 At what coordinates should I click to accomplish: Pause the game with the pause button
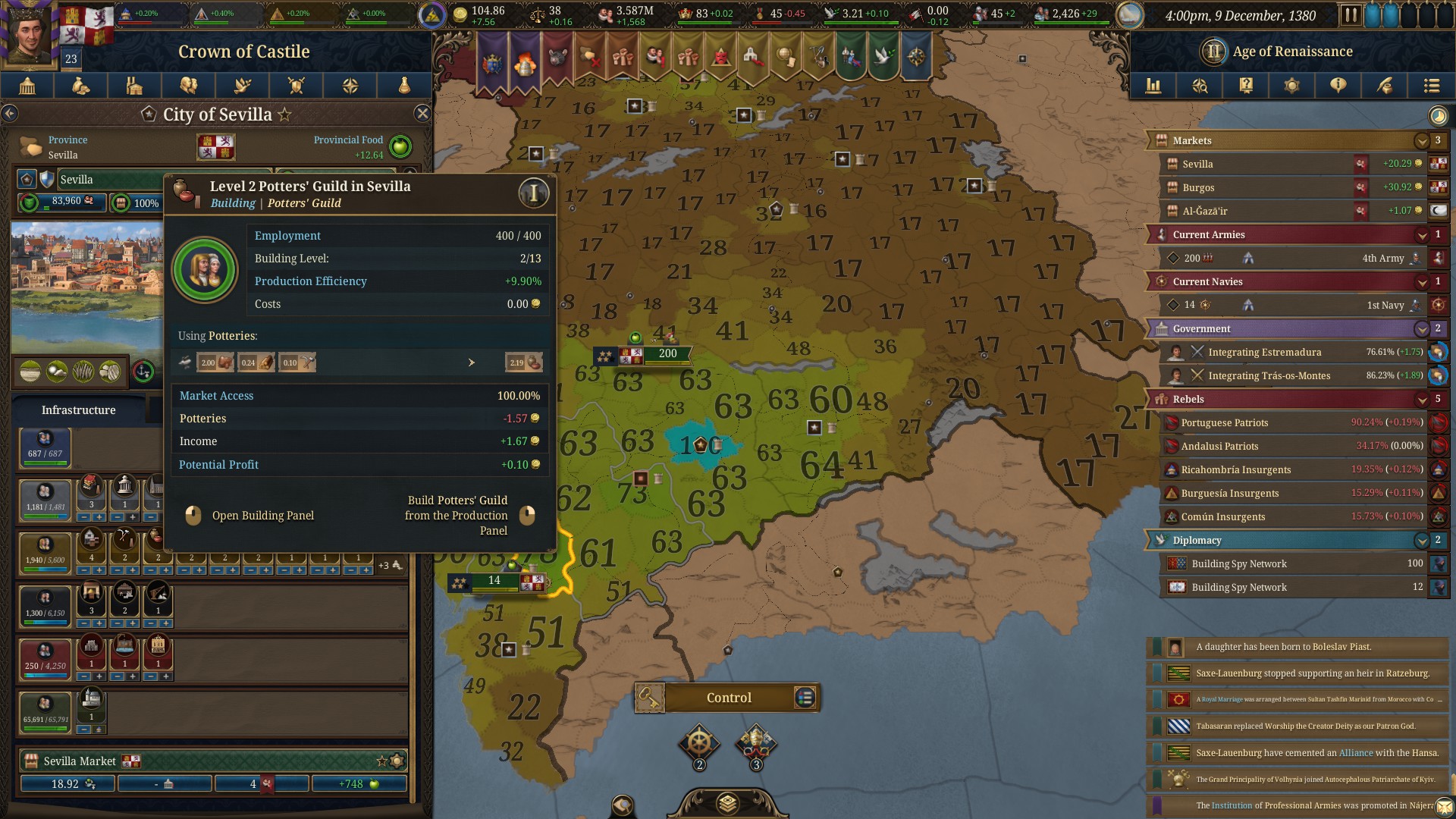tap(1351, 15)
